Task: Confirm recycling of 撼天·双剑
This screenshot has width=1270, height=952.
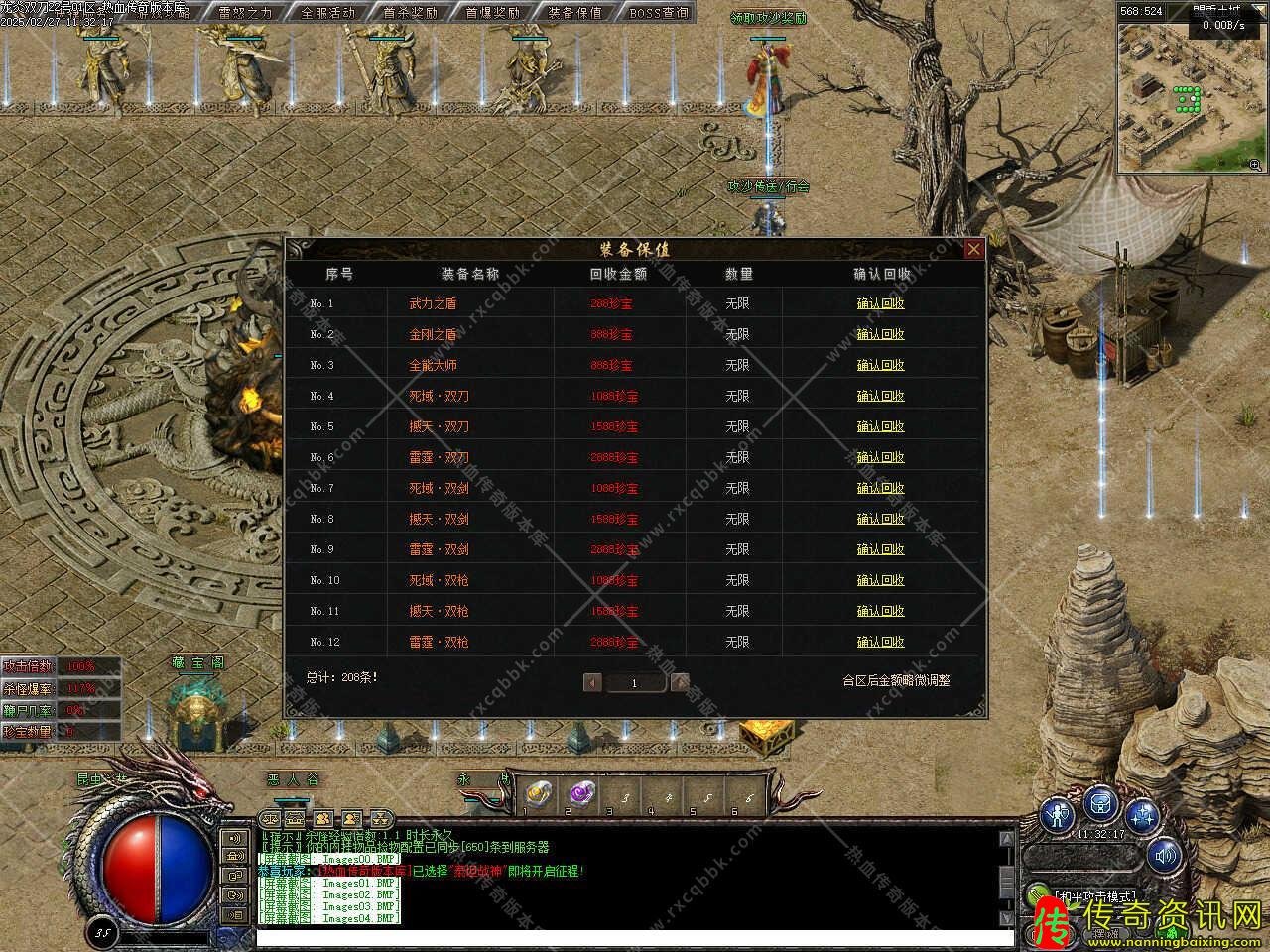Action: [x=880, y=519]
